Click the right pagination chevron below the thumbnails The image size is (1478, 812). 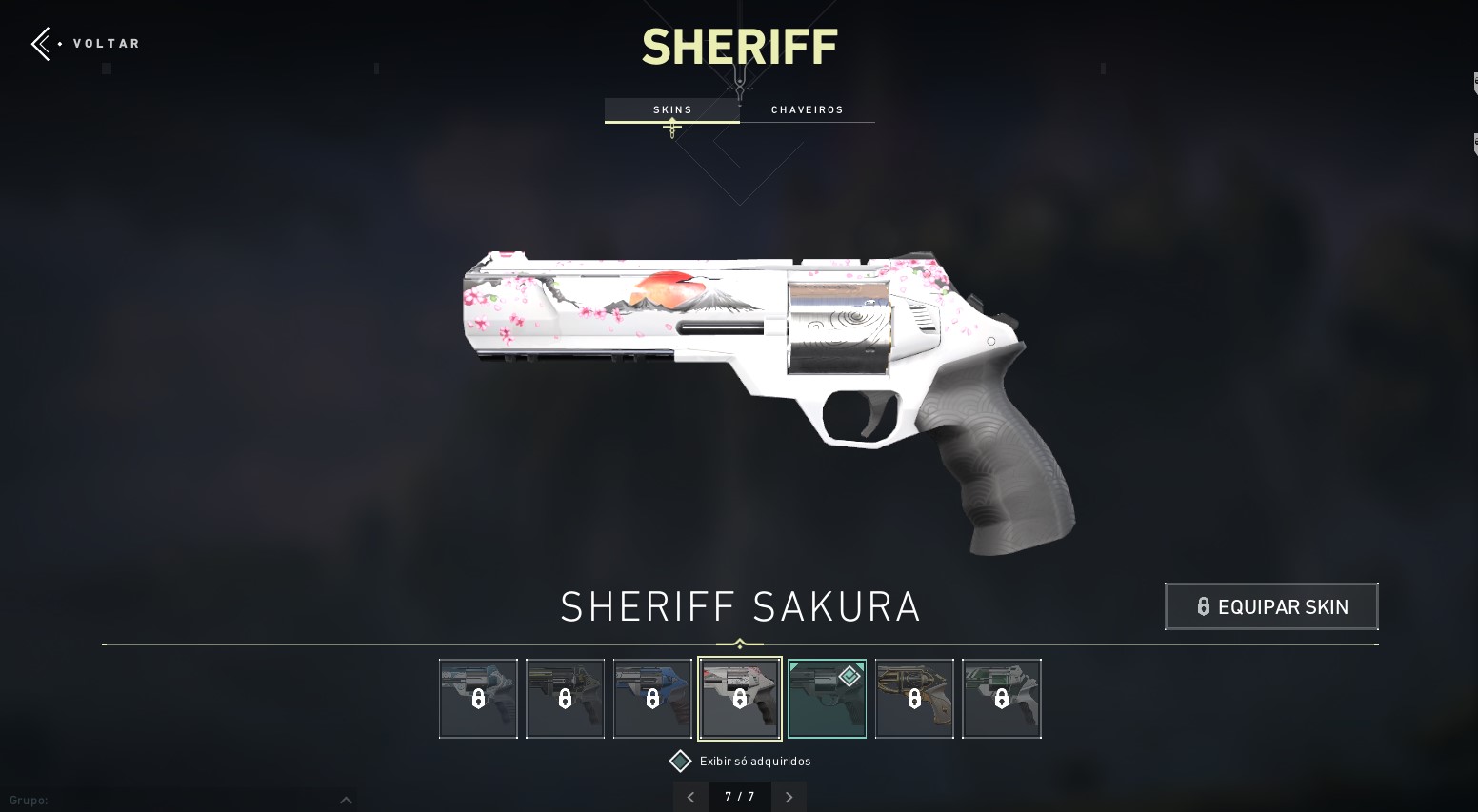click(x=789, y=797)
